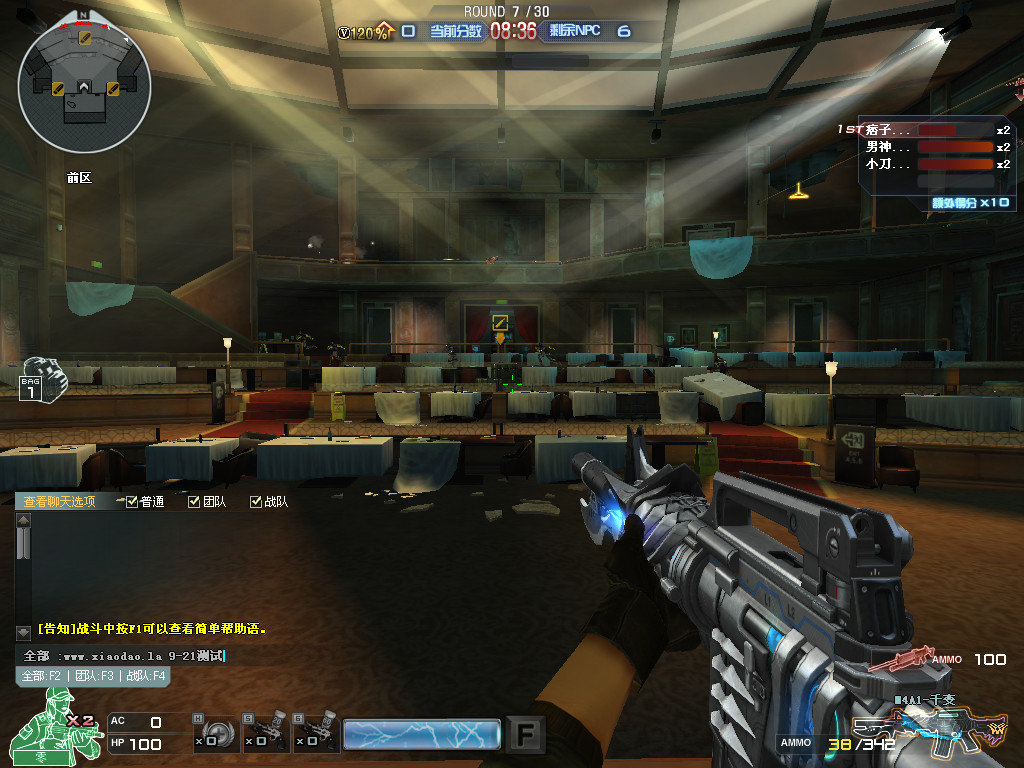Image resolution: width=1024 pixels, height=768 pixels.
Task: Click the chat log scroll-up arrow
Action: pos(24,520)
